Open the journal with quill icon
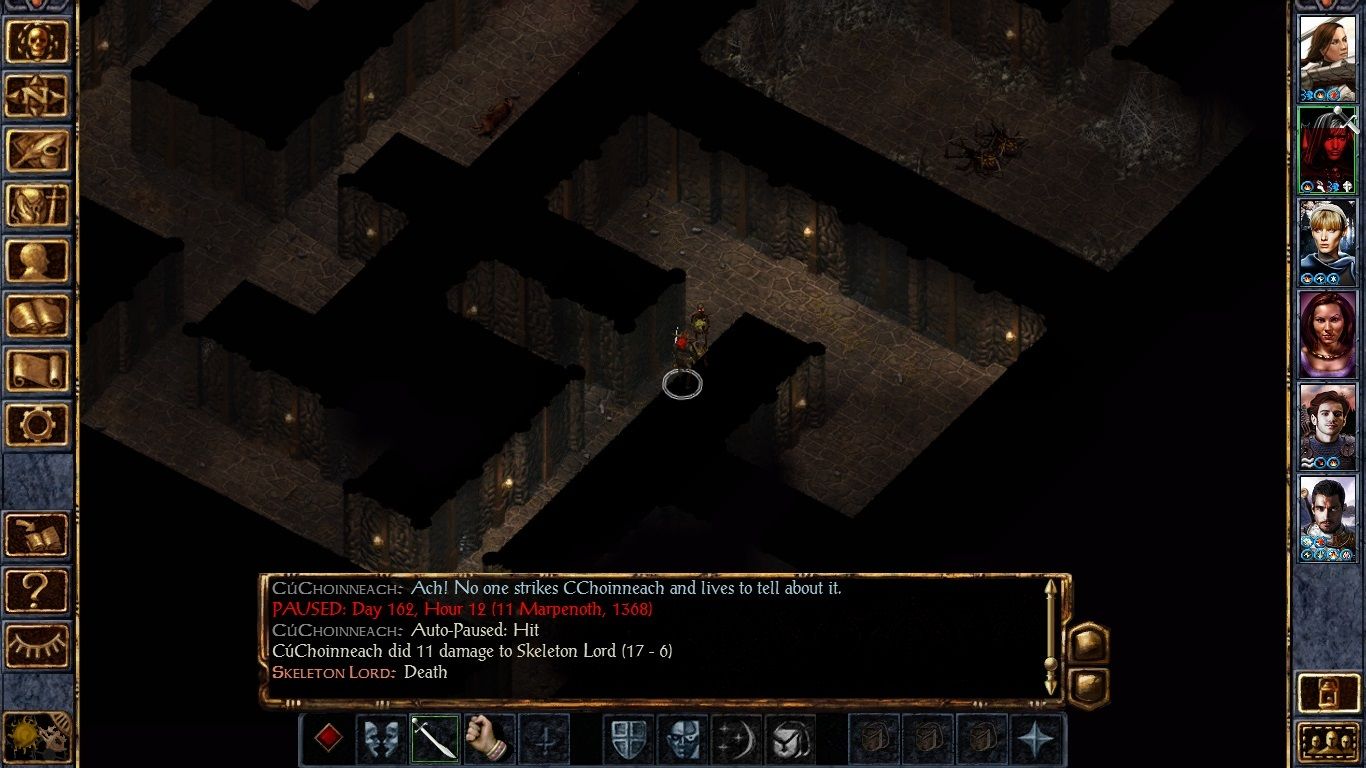 [38, 151]
